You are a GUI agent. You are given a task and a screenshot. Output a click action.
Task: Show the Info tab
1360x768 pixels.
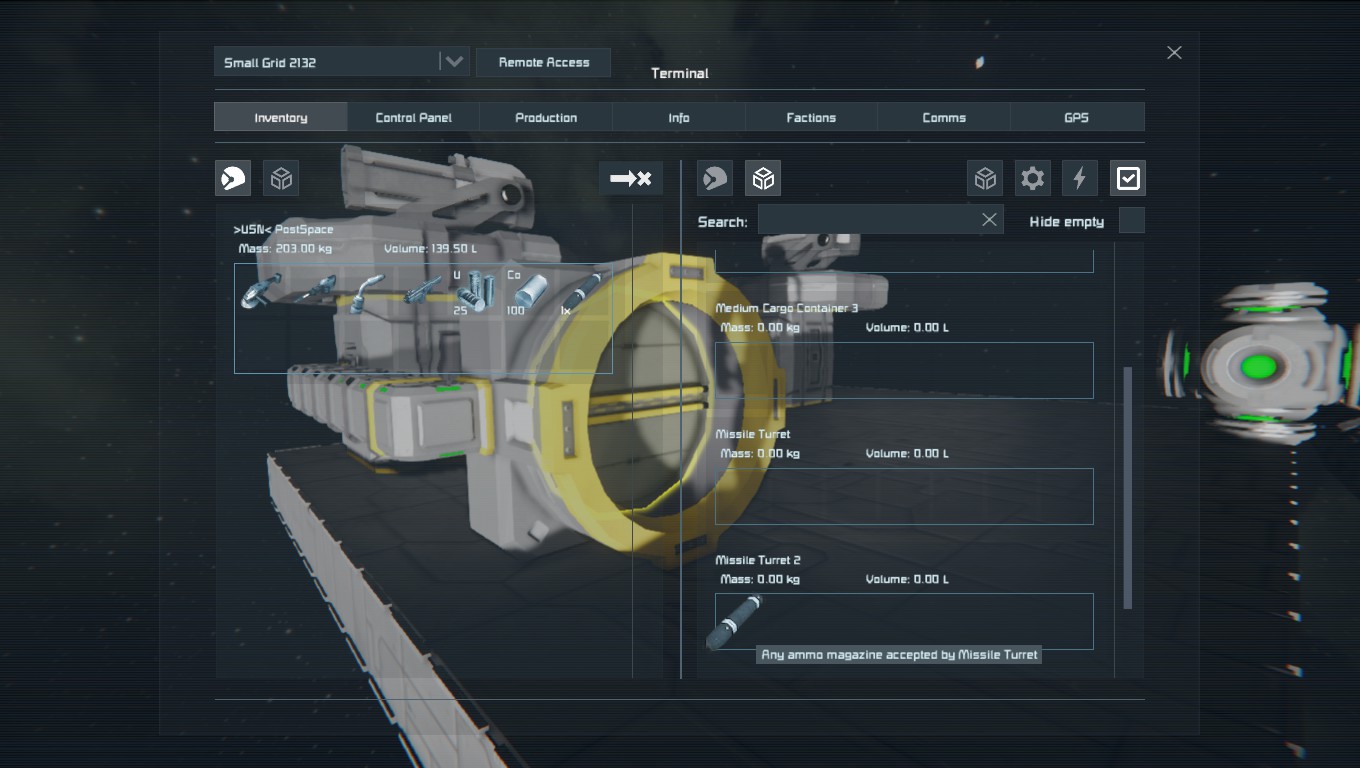click(679, 117)
